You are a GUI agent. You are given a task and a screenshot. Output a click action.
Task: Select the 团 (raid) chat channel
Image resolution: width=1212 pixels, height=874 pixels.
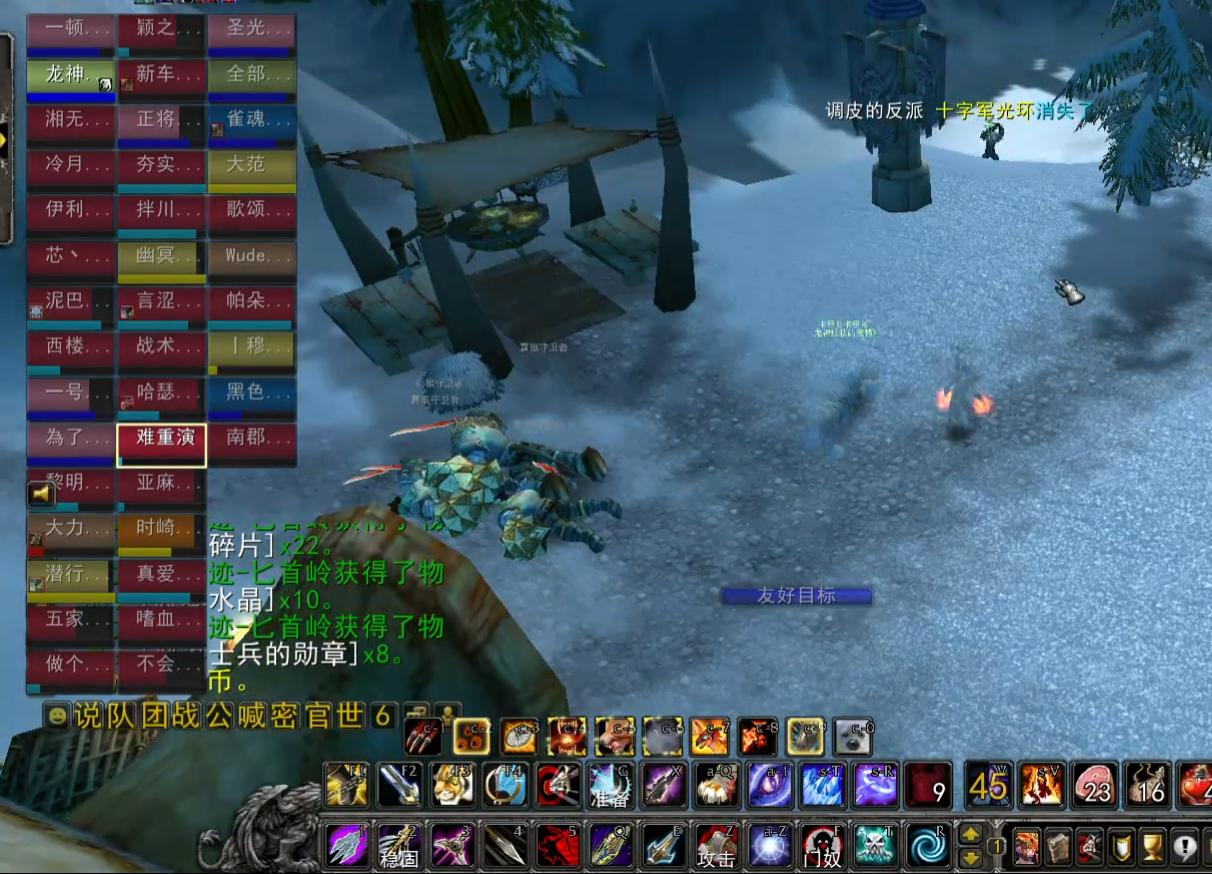[x=154, y=716]
